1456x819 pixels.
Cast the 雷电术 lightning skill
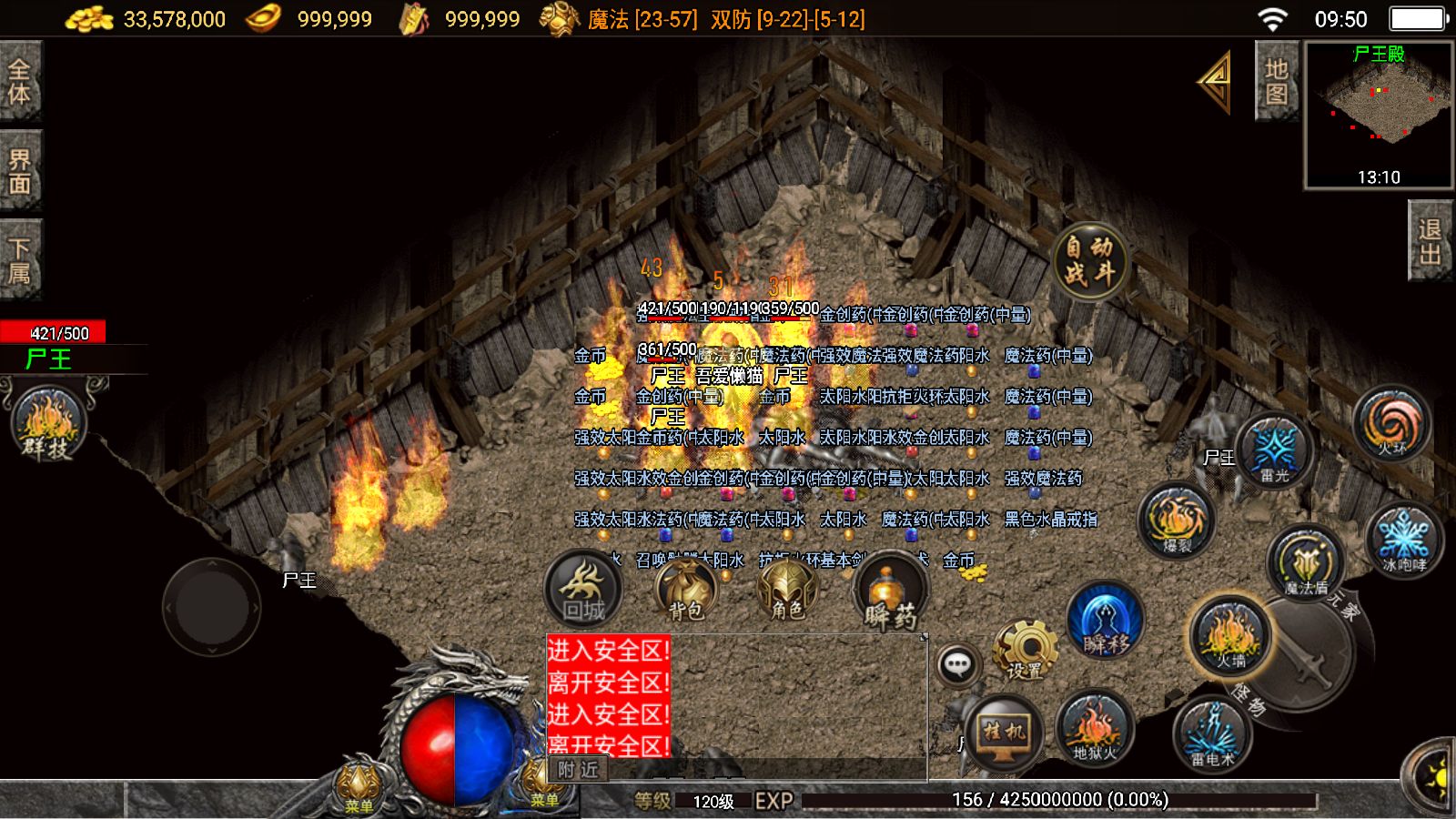(1214, 734)
